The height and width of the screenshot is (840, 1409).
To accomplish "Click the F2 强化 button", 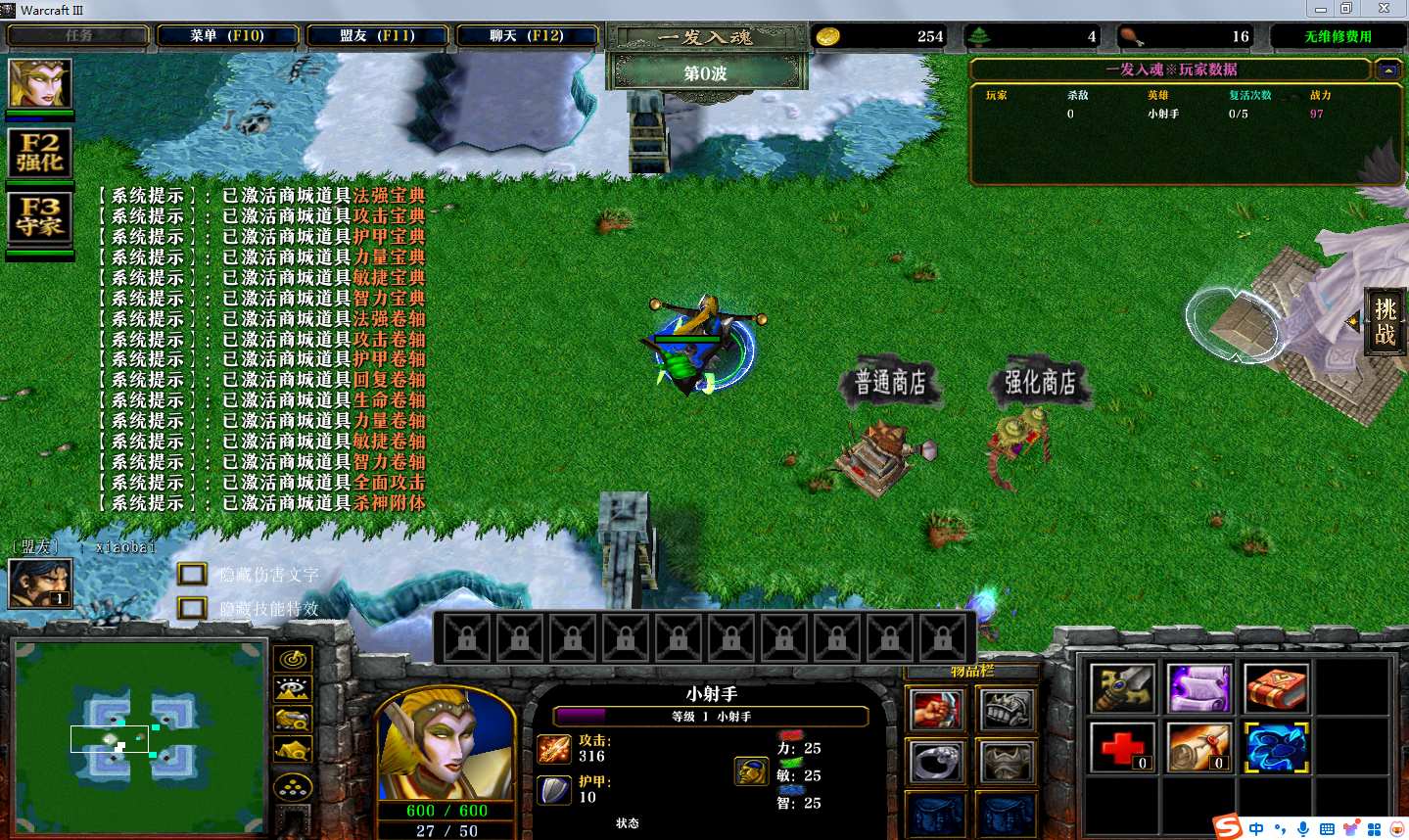I will pyautogui.click(x=40, y=154).
